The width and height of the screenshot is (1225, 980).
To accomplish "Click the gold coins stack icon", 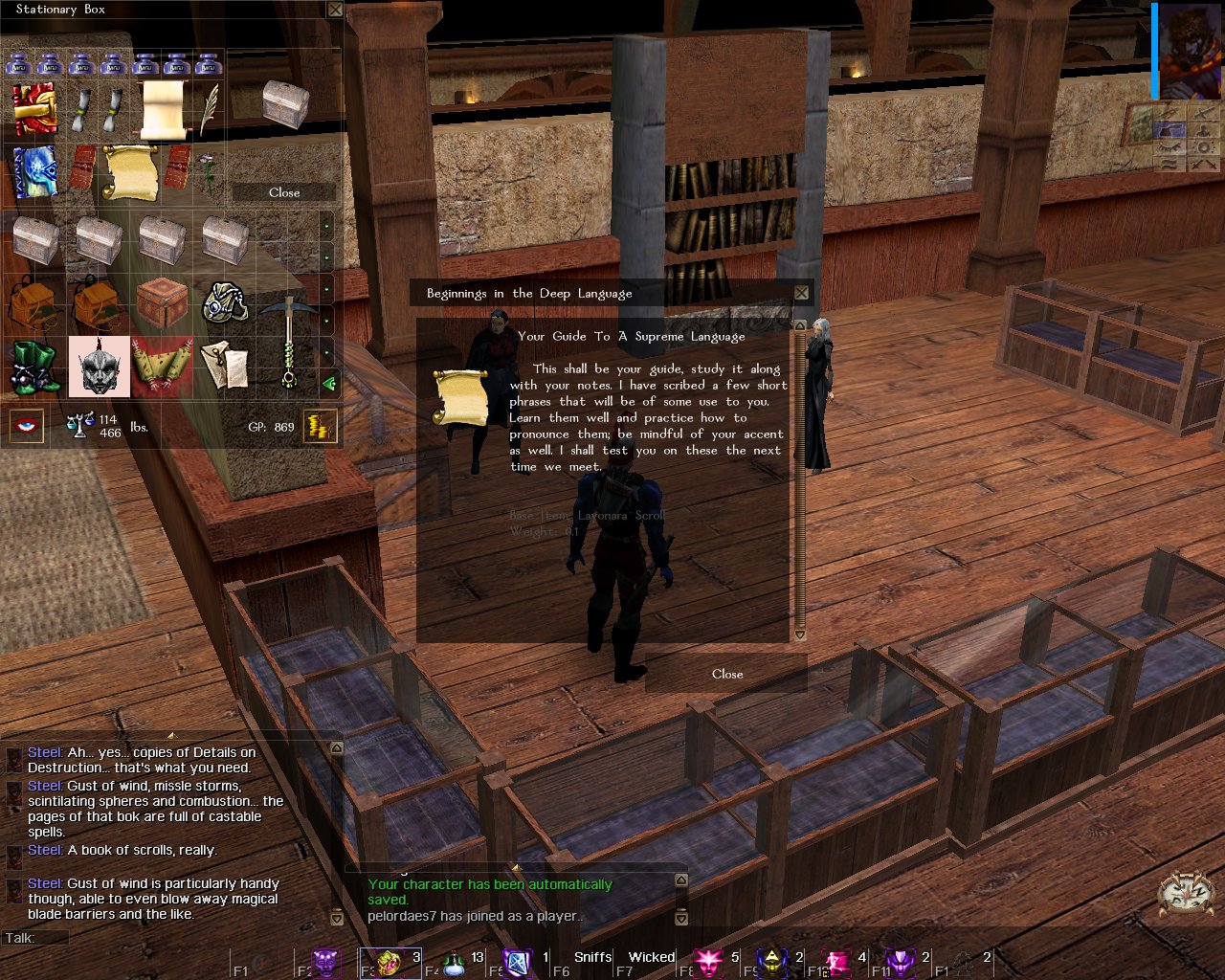I will tap(321, 426).
